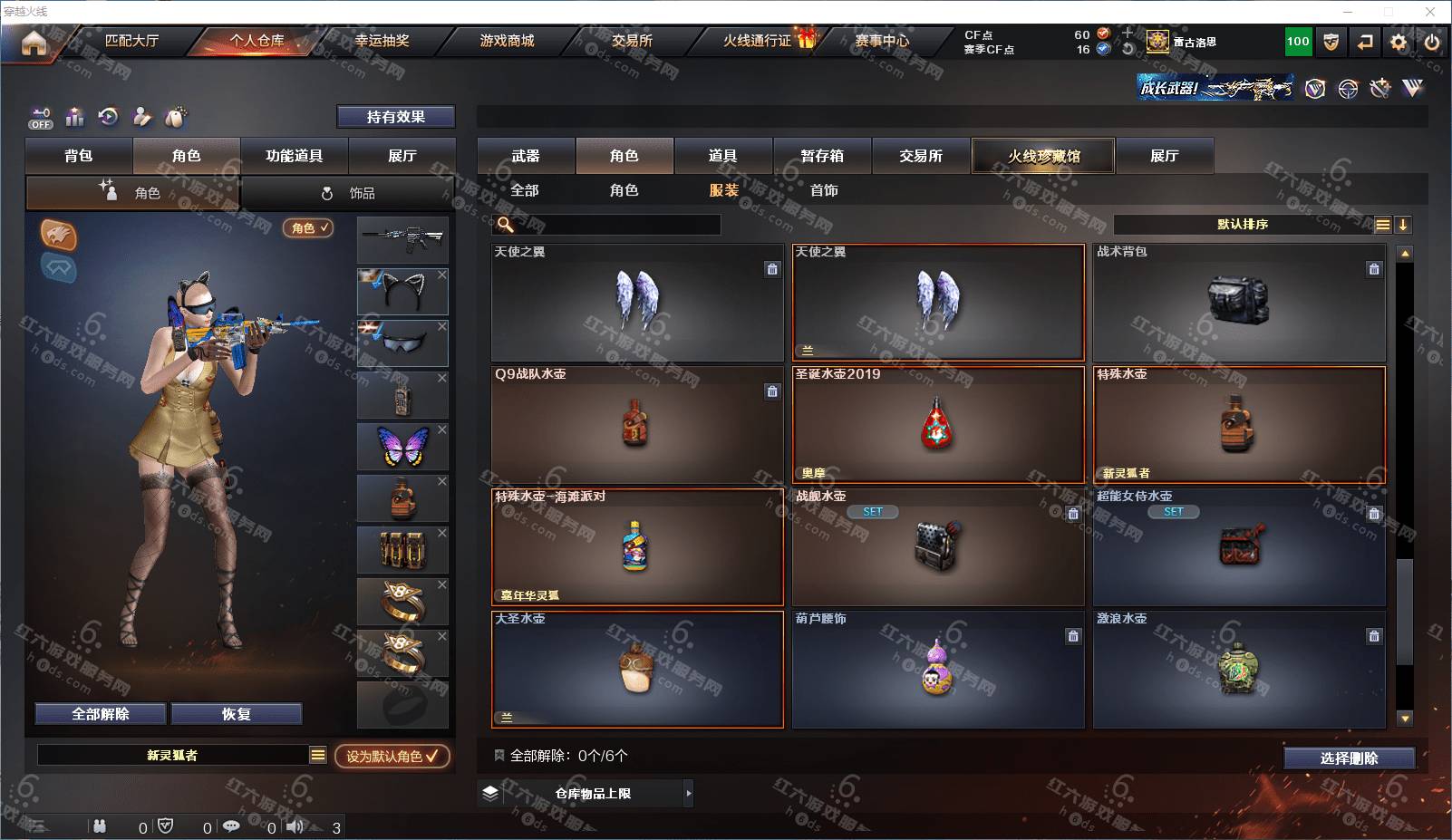Select the 战术背包 item tile
Image resolution: width=1452 pixels, height=840 pixels.
tap(1238, 302)
